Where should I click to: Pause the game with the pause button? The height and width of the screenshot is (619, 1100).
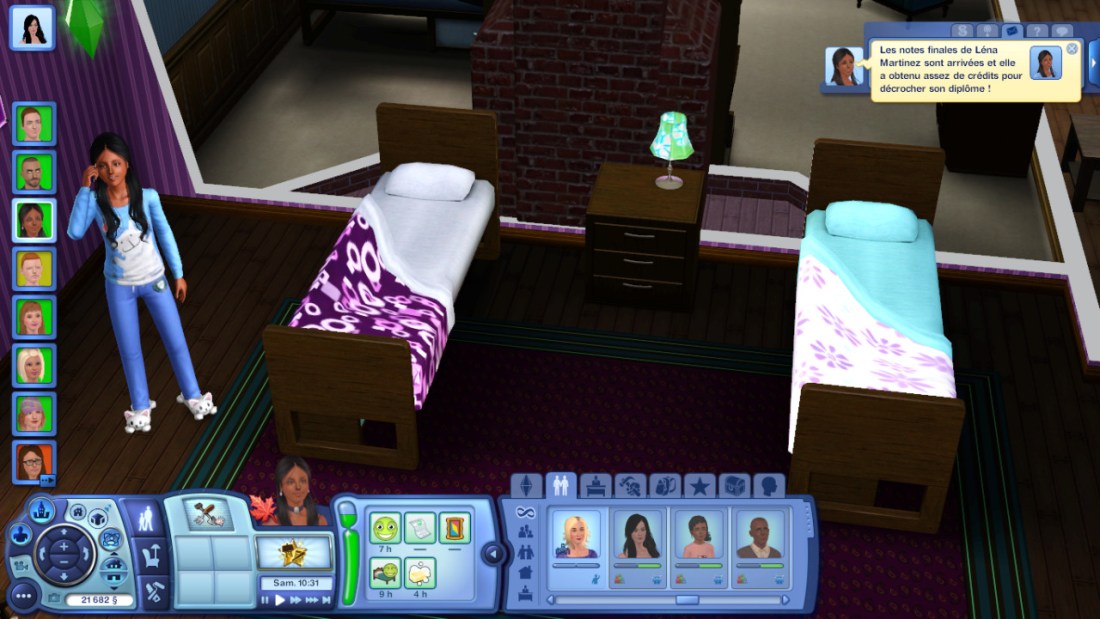266,600
